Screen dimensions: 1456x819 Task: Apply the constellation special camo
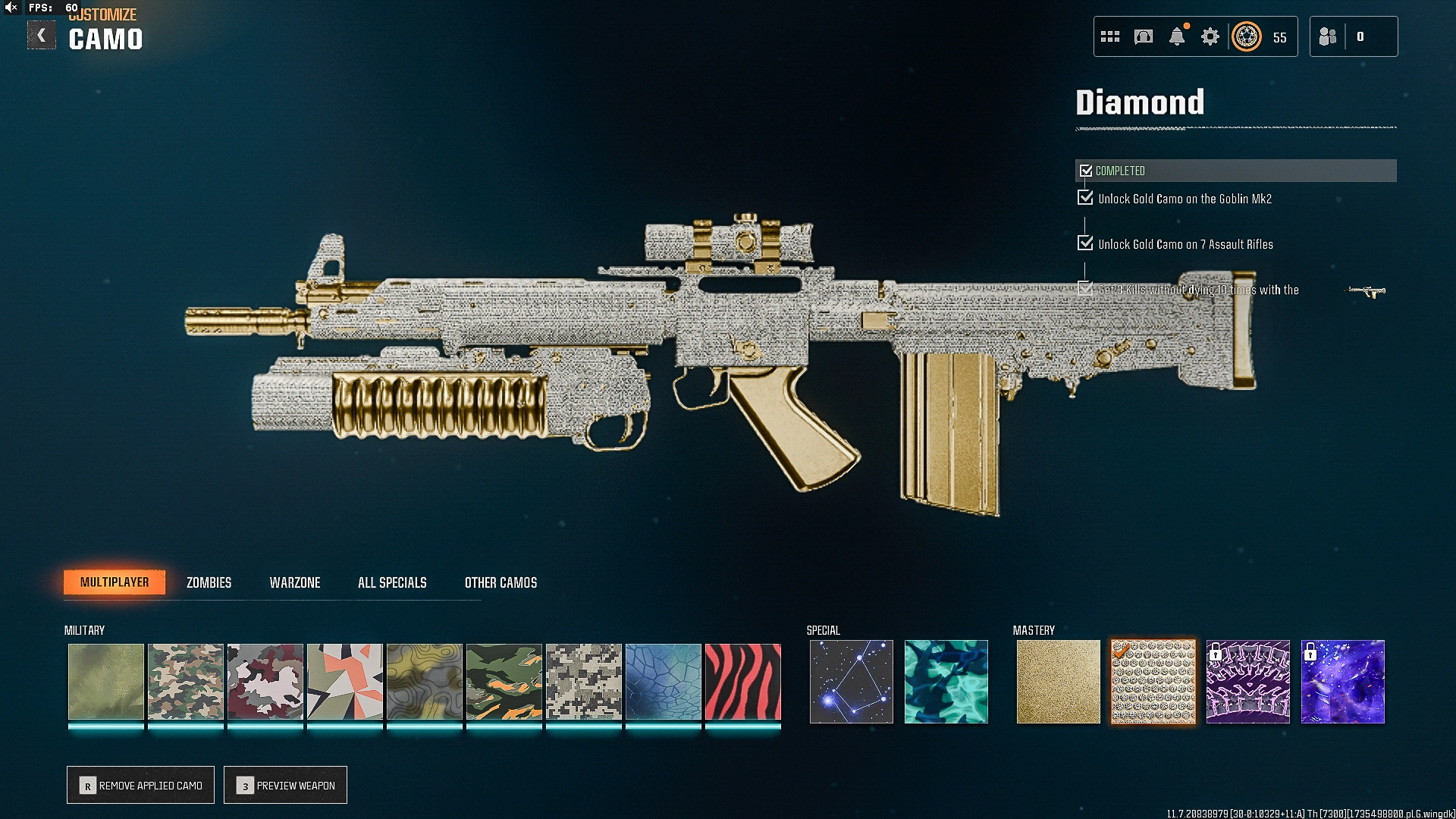tap(851, 681)
